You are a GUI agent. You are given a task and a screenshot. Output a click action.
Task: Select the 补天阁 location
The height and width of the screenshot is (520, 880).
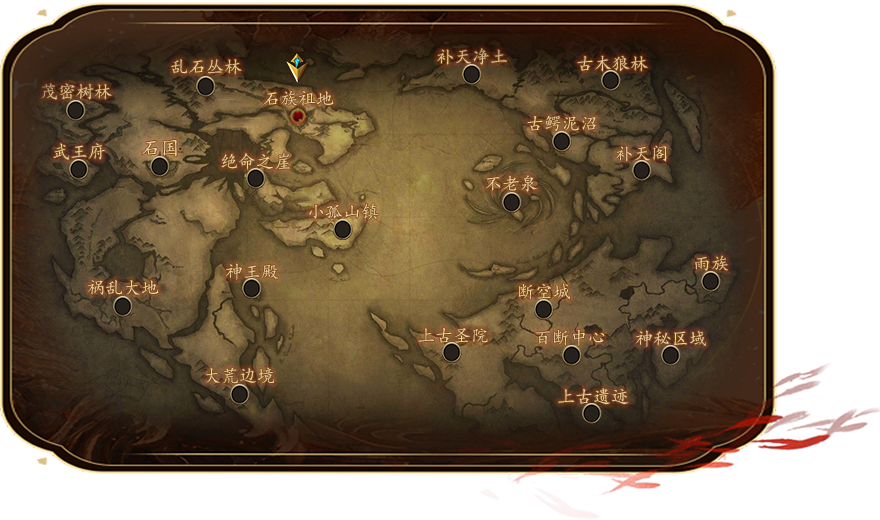[x=642, y=171]
